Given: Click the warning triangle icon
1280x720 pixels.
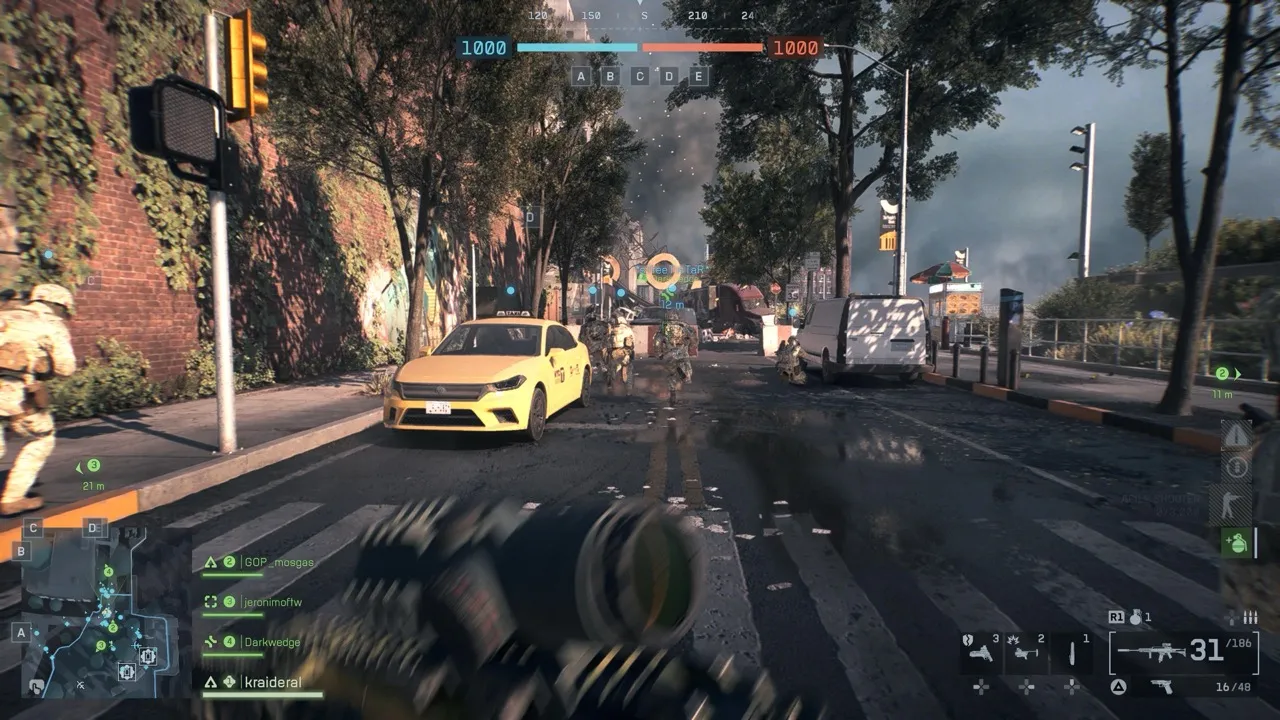Looking at the screenshot, I should pos(1237,436).
